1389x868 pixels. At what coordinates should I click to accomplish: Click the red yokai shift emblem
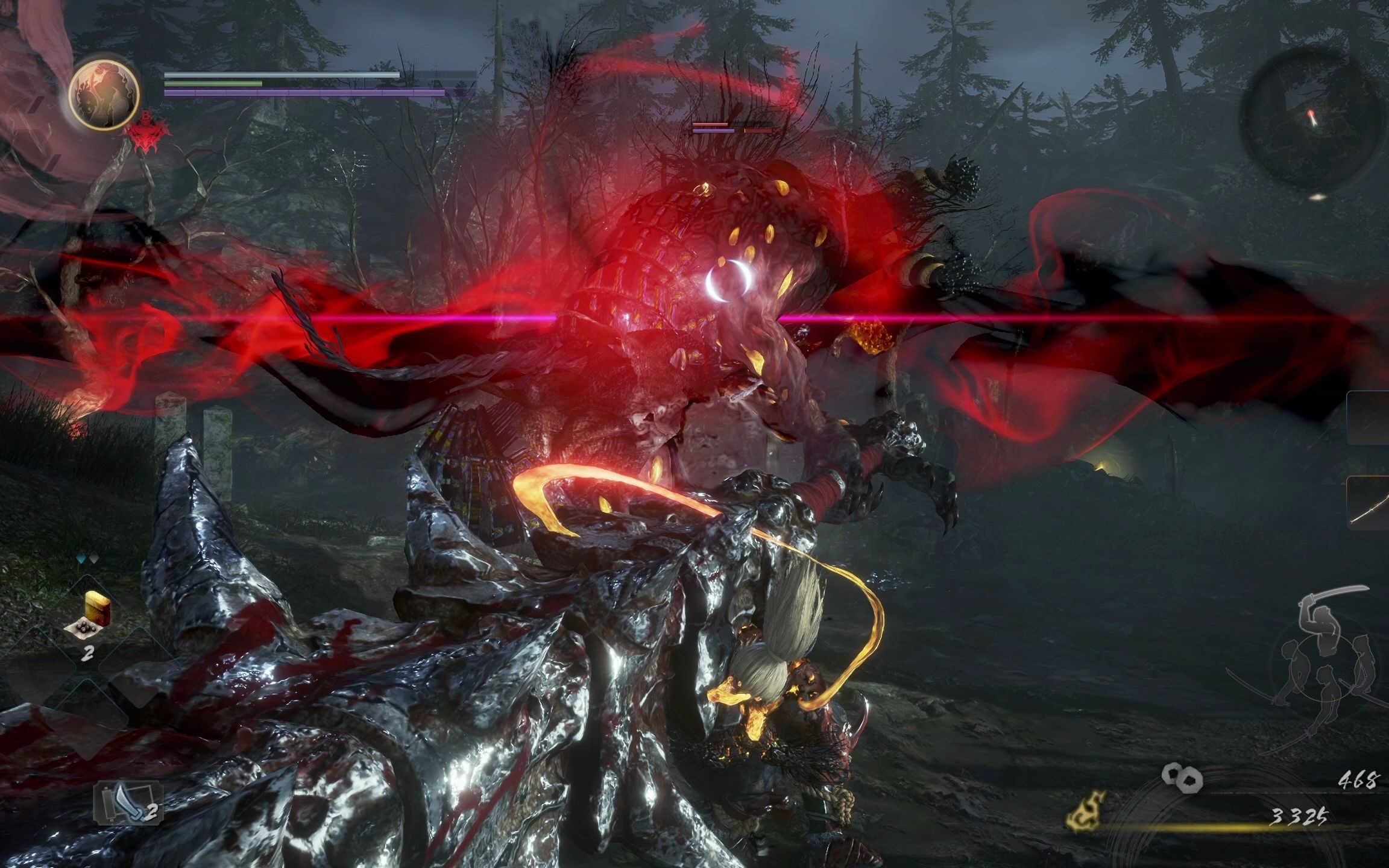pos(145,139)
